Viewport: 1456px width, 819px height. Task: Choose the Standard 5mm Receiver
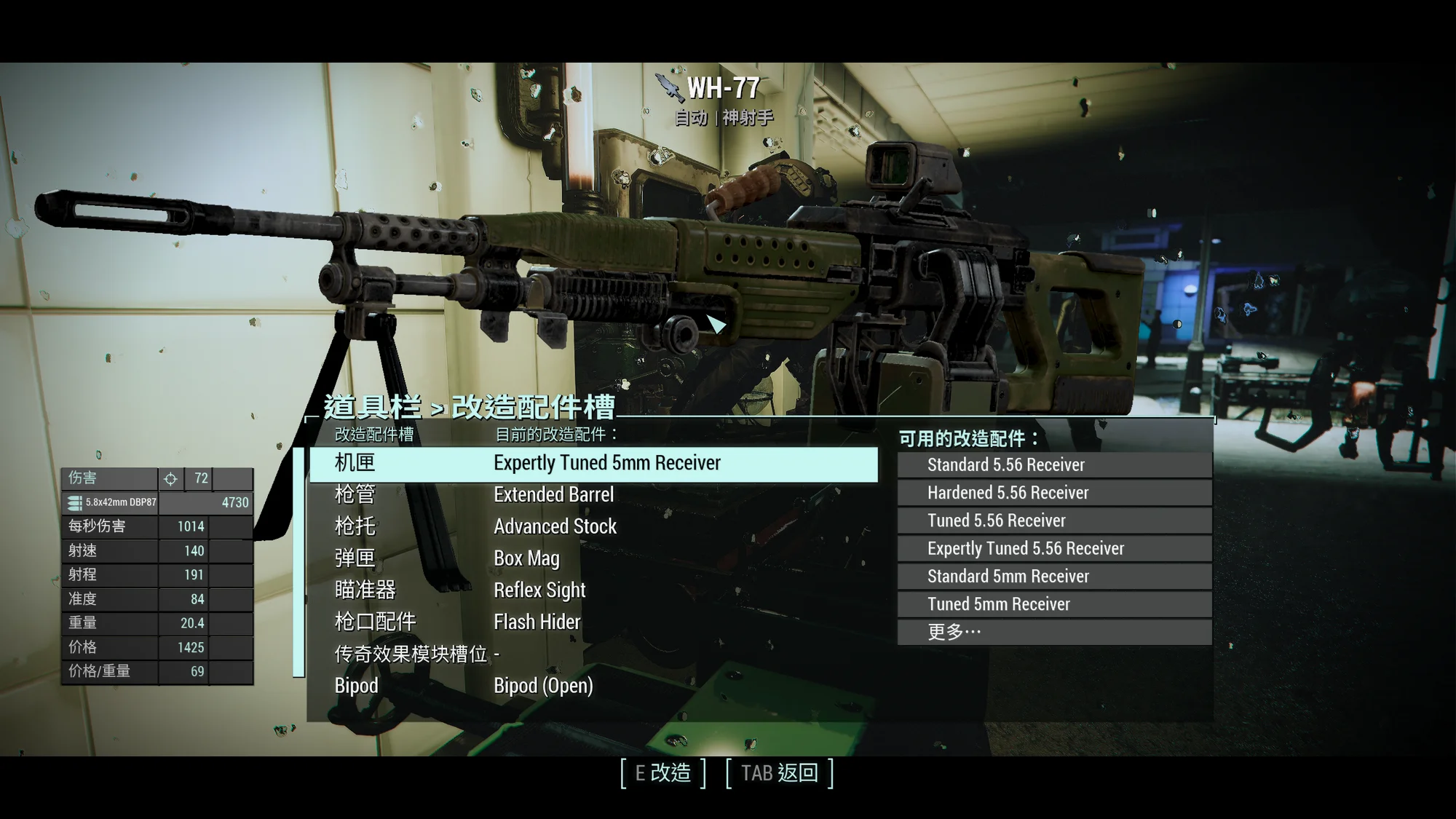pyautogui.click(x=1054, y=577)
